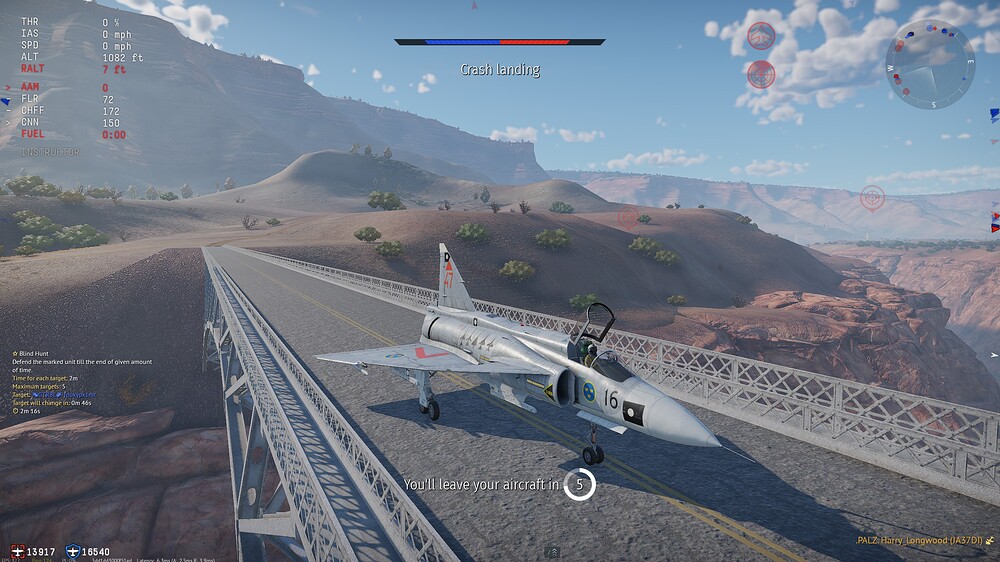Open the Blind Hunt objective tracker
The image size is (1000, 562).
pos(41,354)
